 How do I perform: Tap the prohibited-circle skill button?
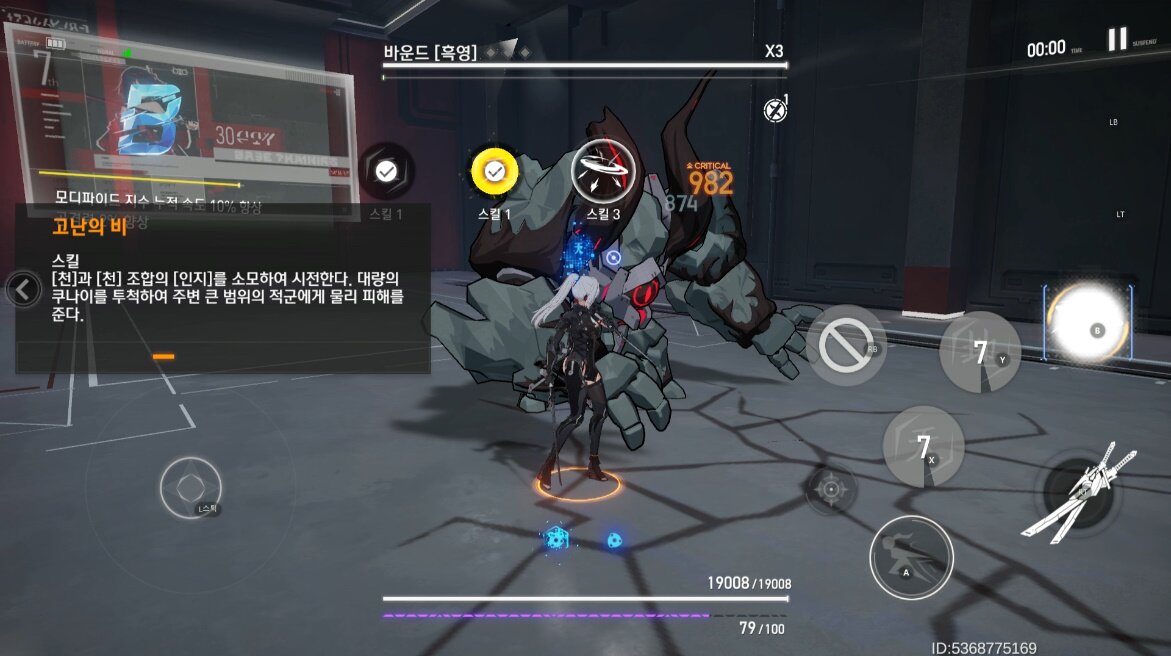coord(845,346)
